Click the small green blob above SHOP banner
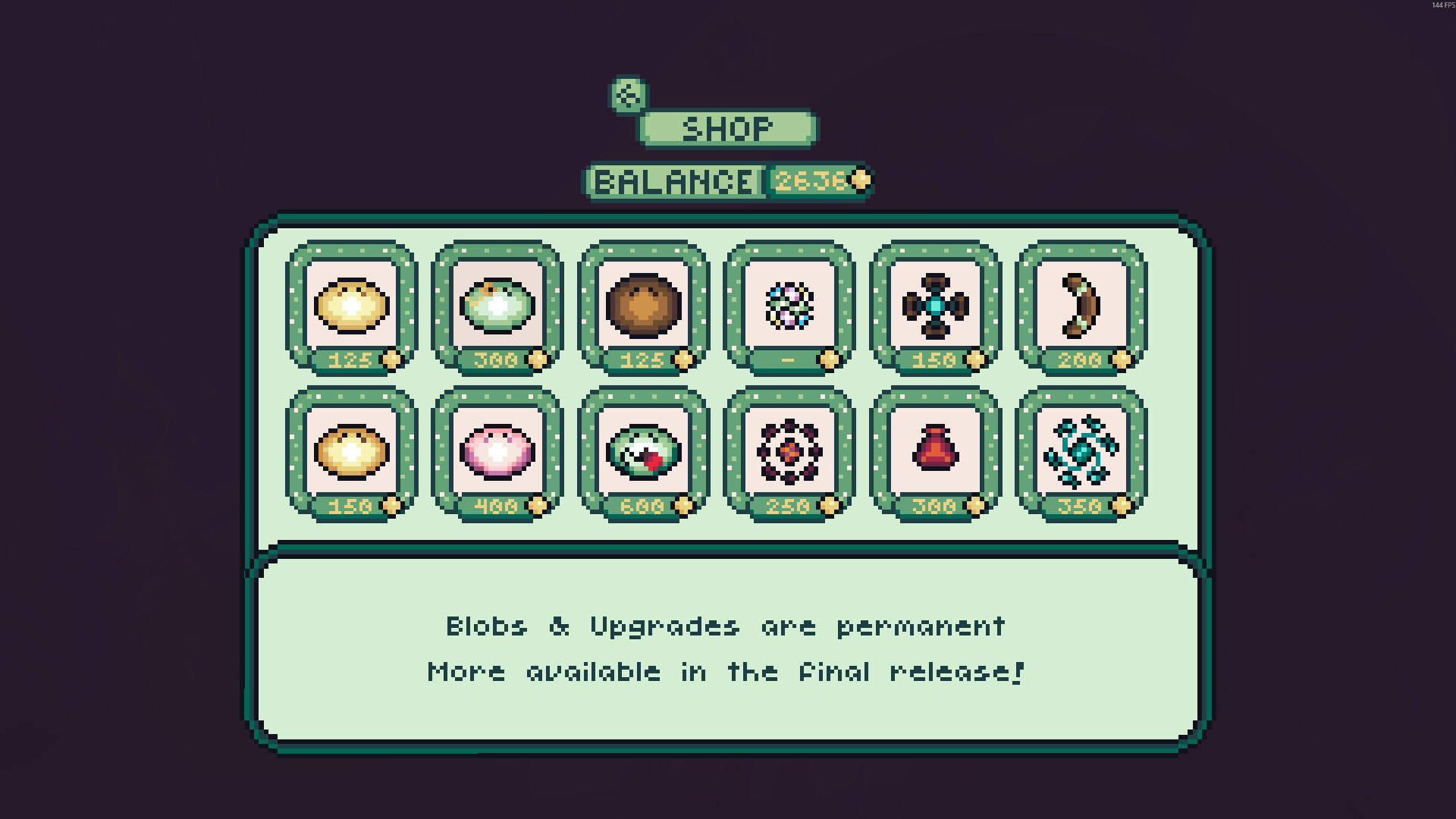 [627, 96]
